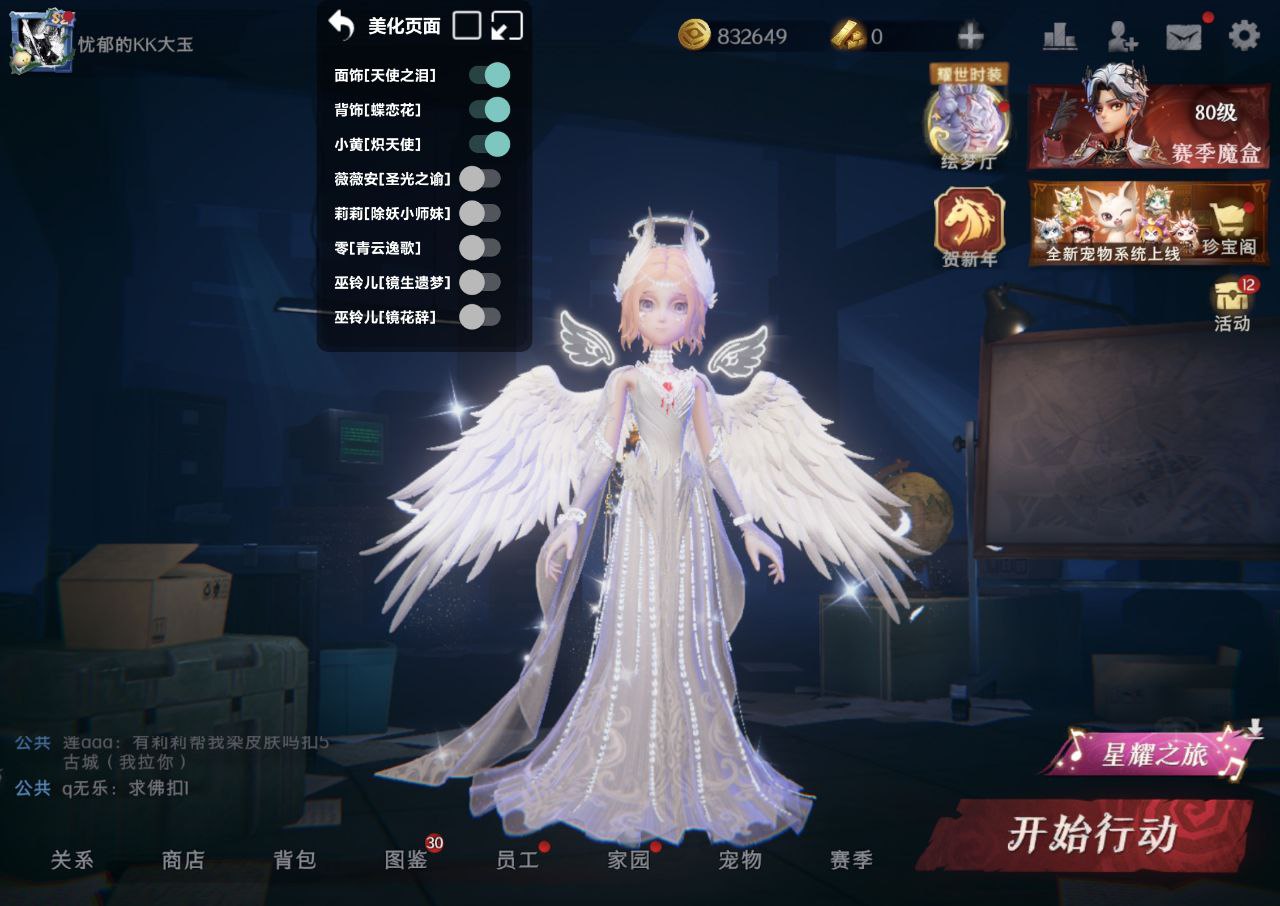Open the 宠物 tab at the bottom
The image size is (1280, 906).
(738, 860)
